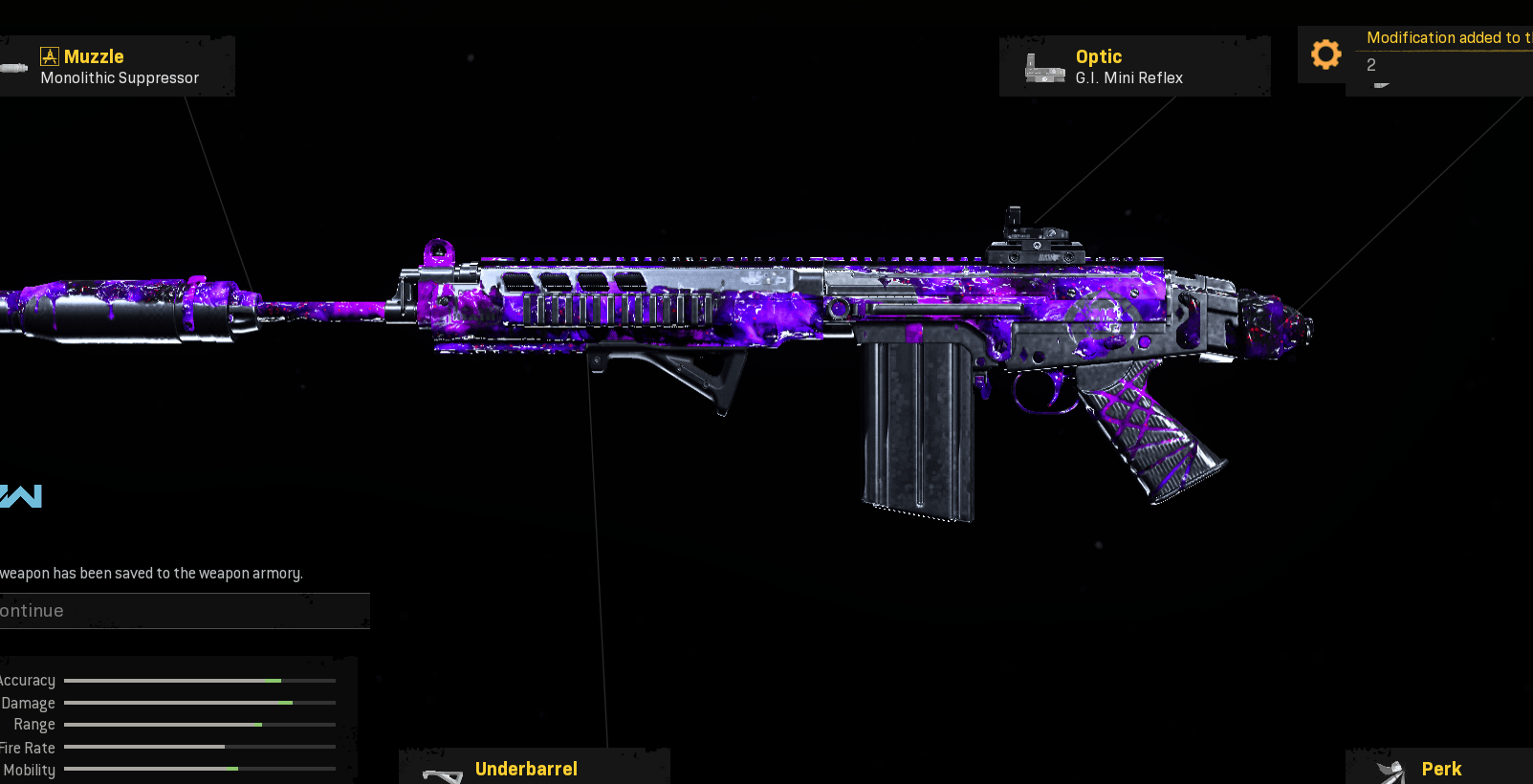The width and height of the screenshot is (1533, 784).
Task: Open the modification notification with gear icon
Action: [1415, 55]
